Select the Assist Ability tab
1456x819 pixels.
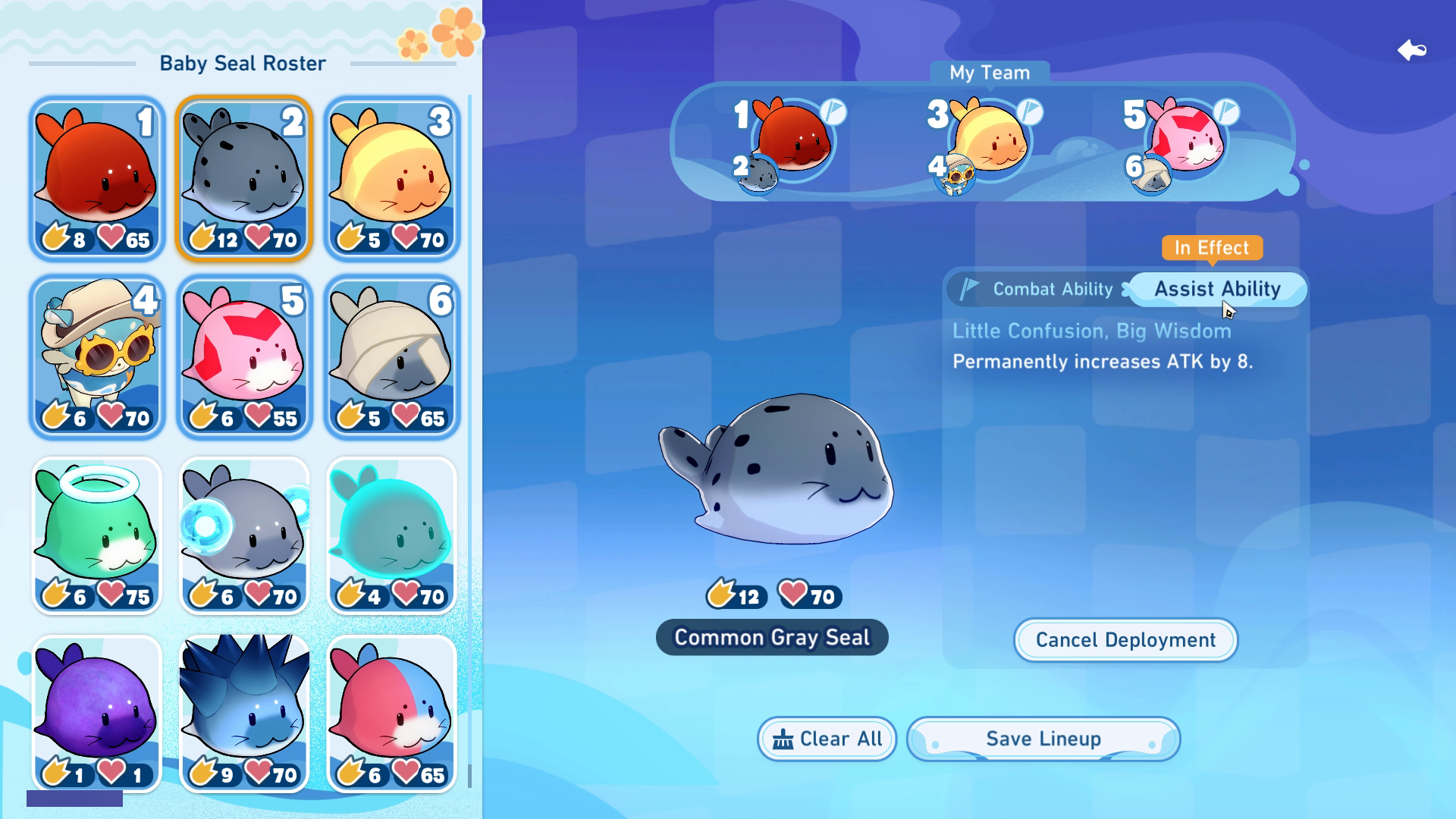[x=1217, y=289]
